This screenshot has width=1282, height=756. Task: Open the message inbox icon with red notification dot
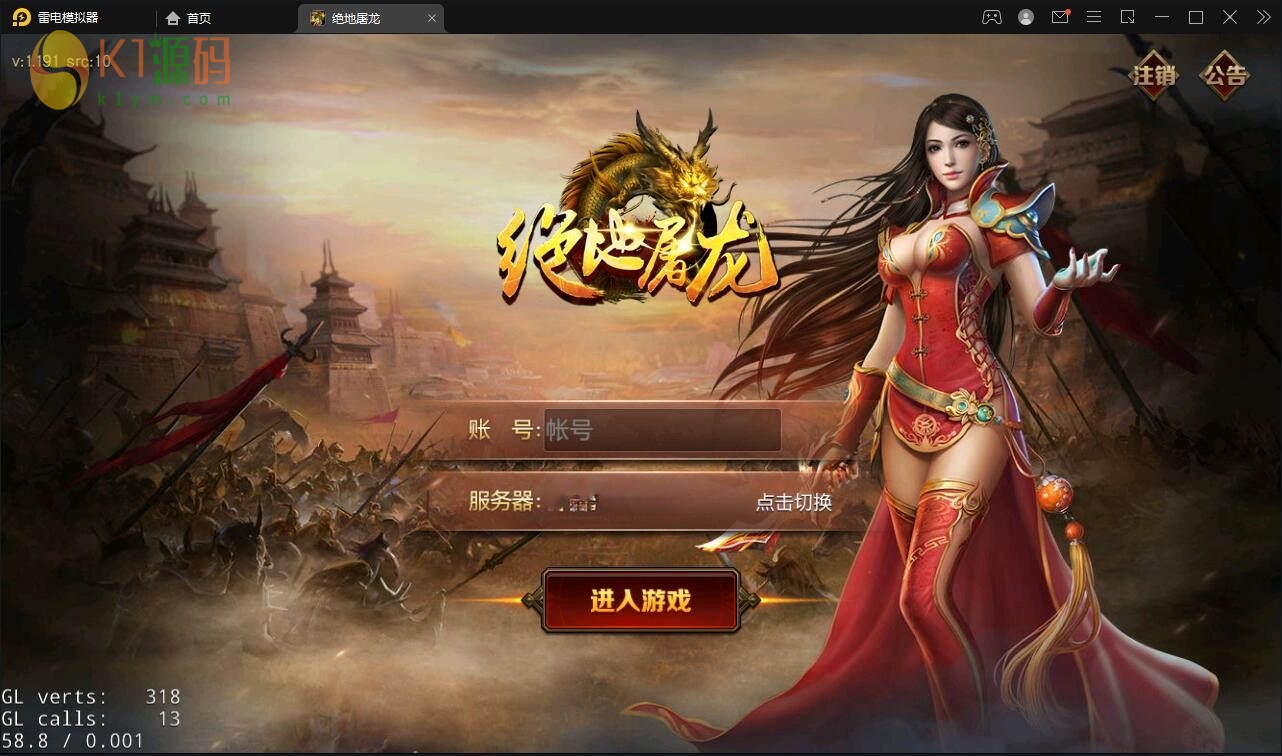pyautogui.click(x=1059, y=17)
